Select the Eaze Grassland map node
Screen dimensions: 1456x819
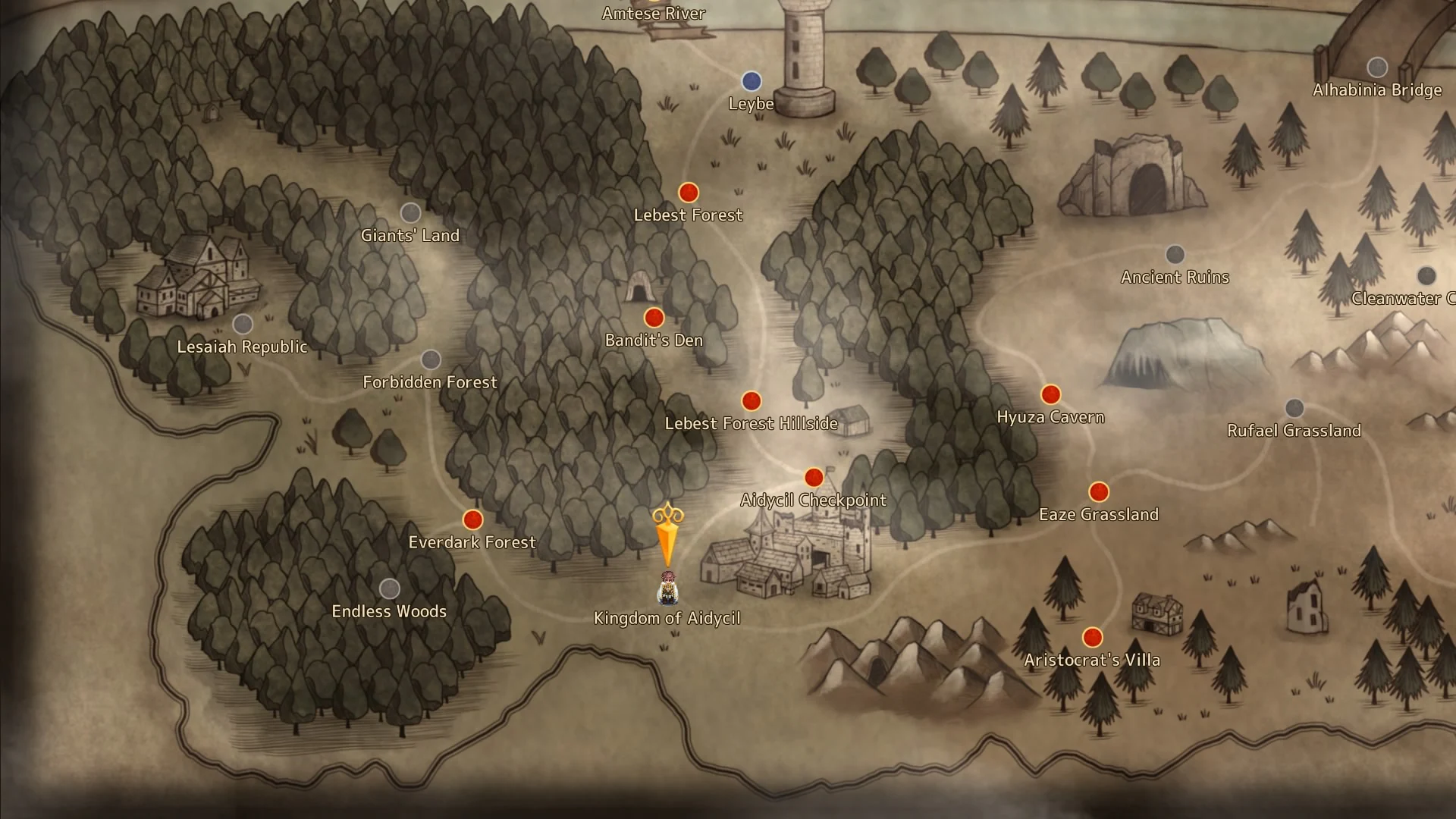click(x=1099, y=492)
